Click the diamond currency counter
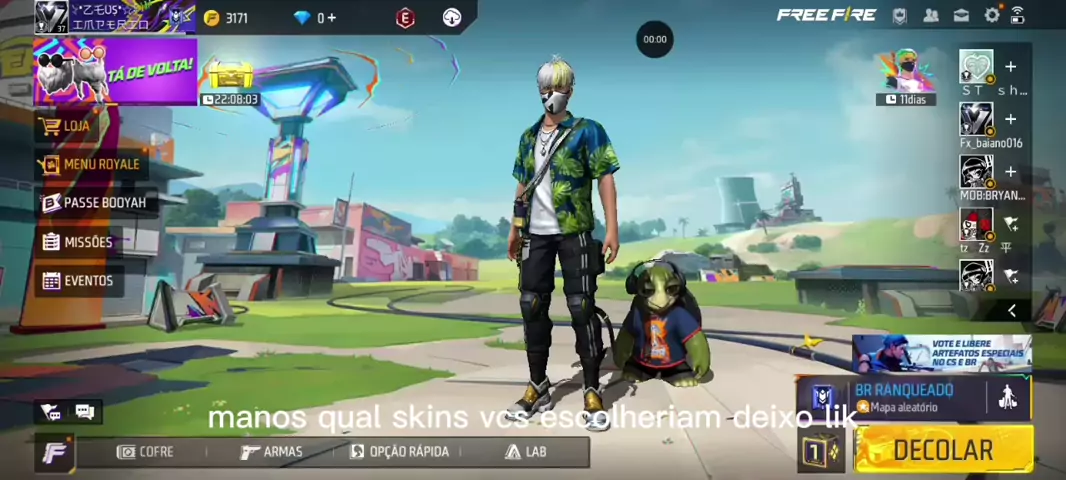This screenshot has width=1066, height=480. point(315,18)
